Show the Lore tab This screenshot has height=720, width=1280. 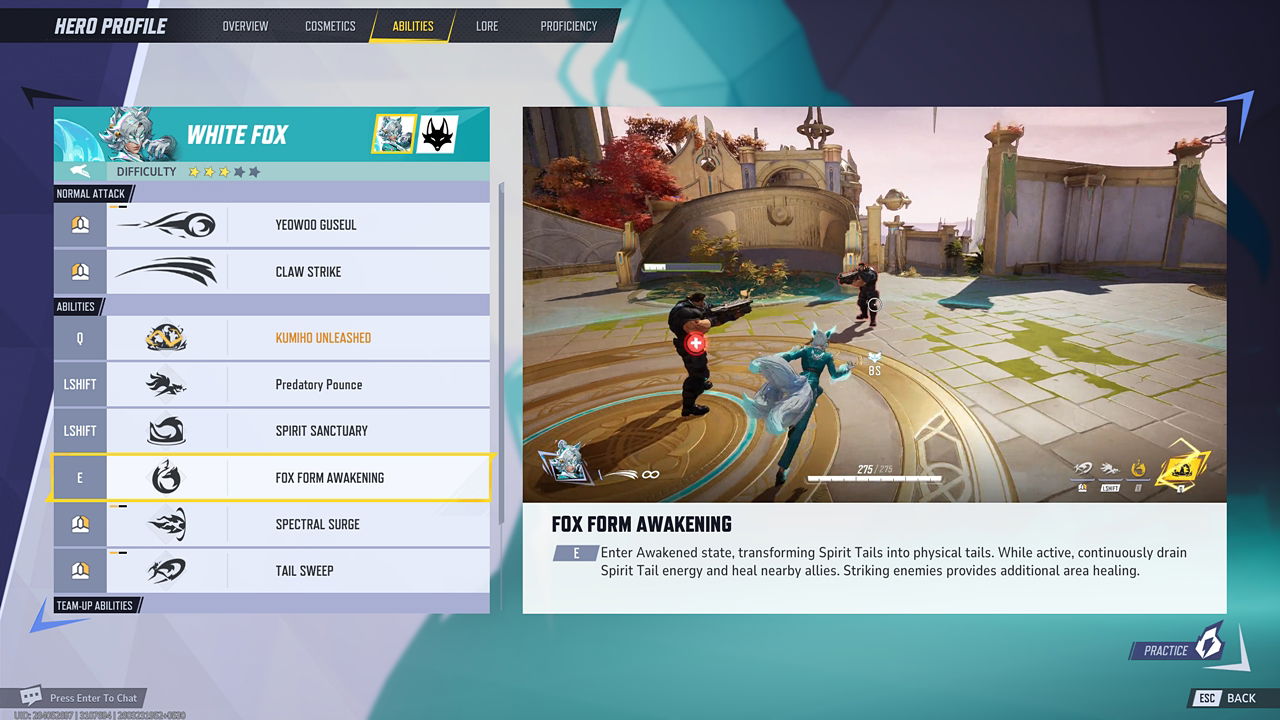coord(487,26)
